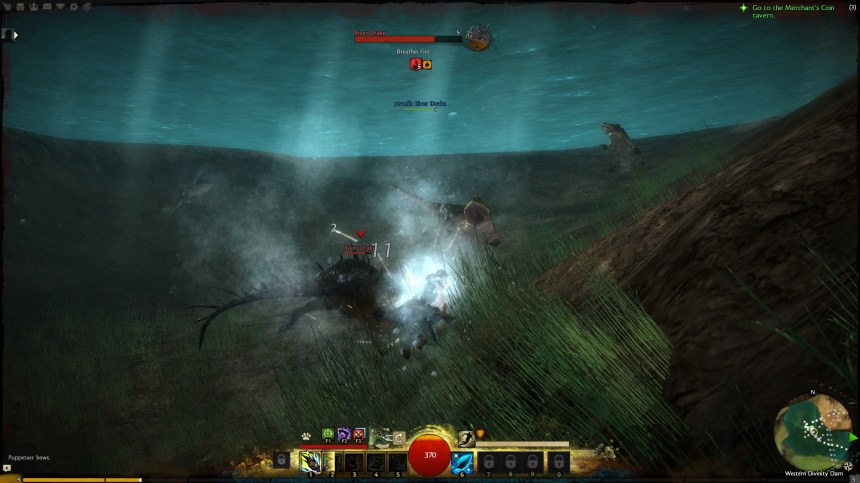This screenshot has width=860, height=483.
Task: Select the Merchant's Coin tavern objective
Action: point(785,12)
